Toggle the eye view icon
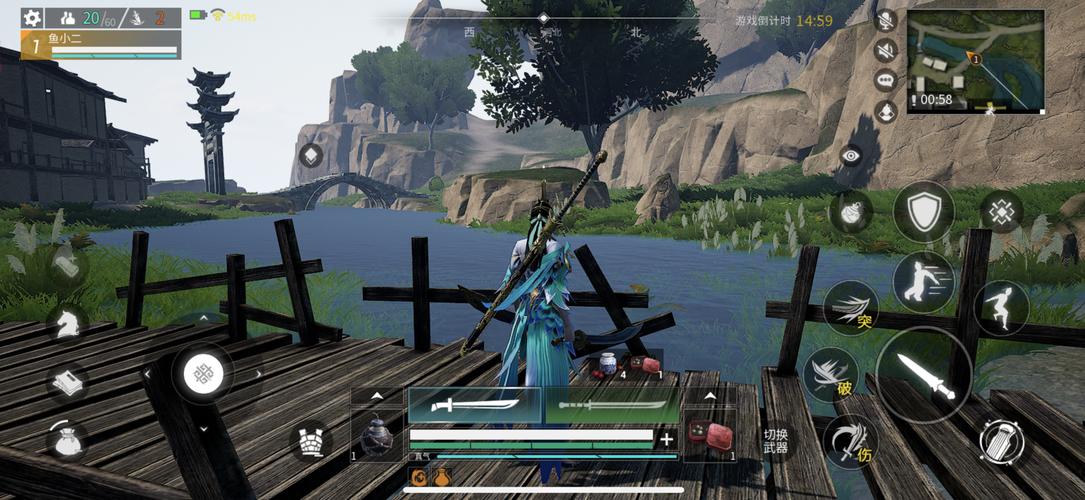Screen dimensions: 1085x500 850,155
